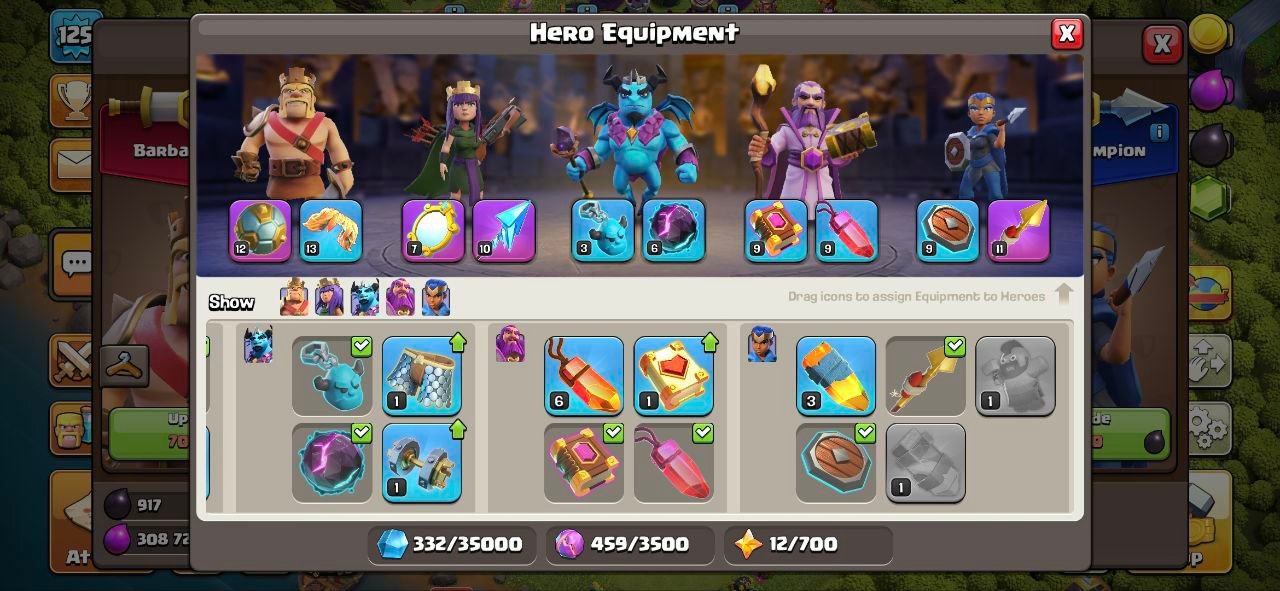Choose the chainmail skirt equipment in the list
Screen dimensions: 1280x591
pyautogui.click(x=421, y=376)
